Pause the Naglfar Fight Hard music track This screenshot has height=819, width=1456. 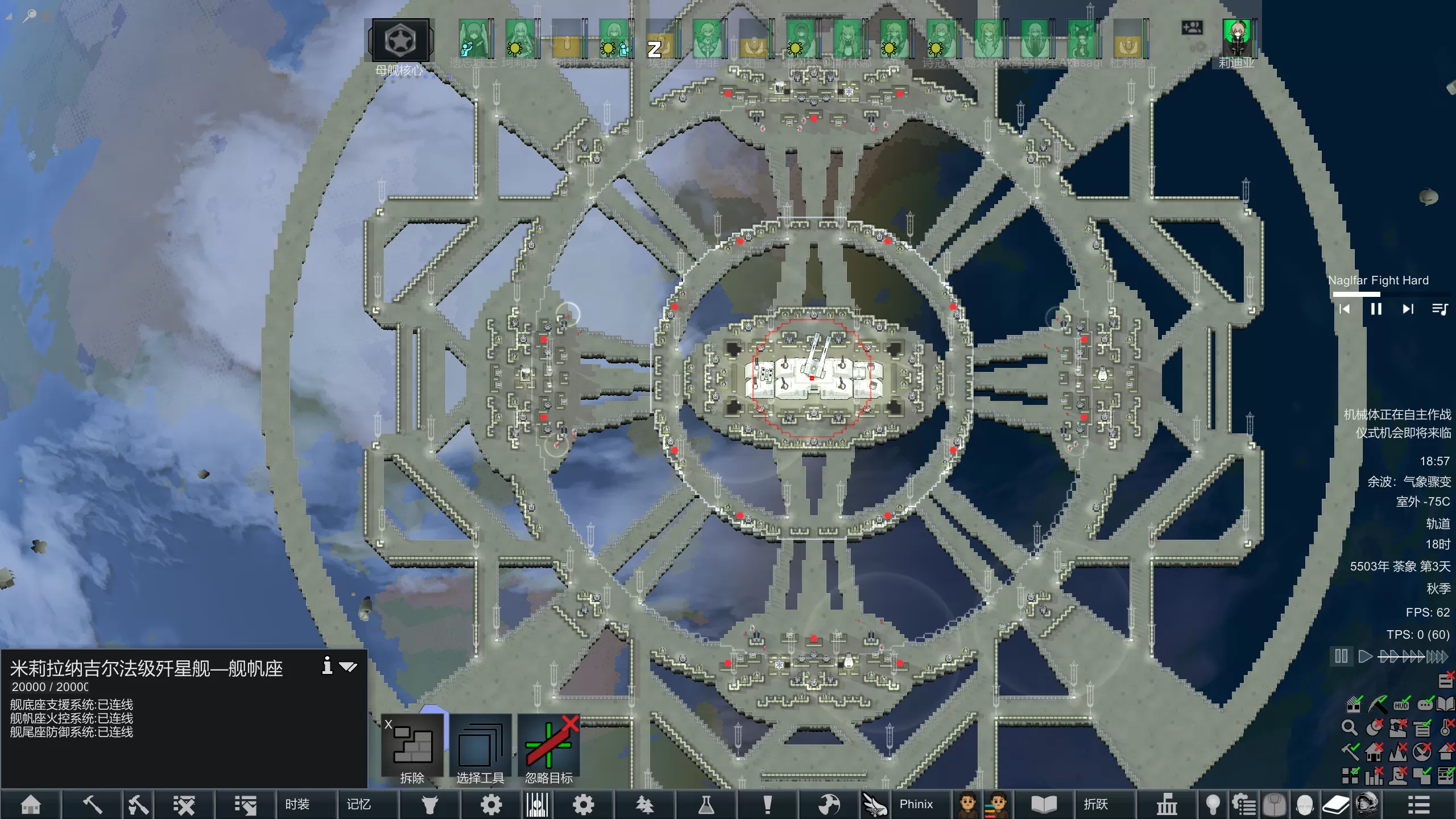1376,309
